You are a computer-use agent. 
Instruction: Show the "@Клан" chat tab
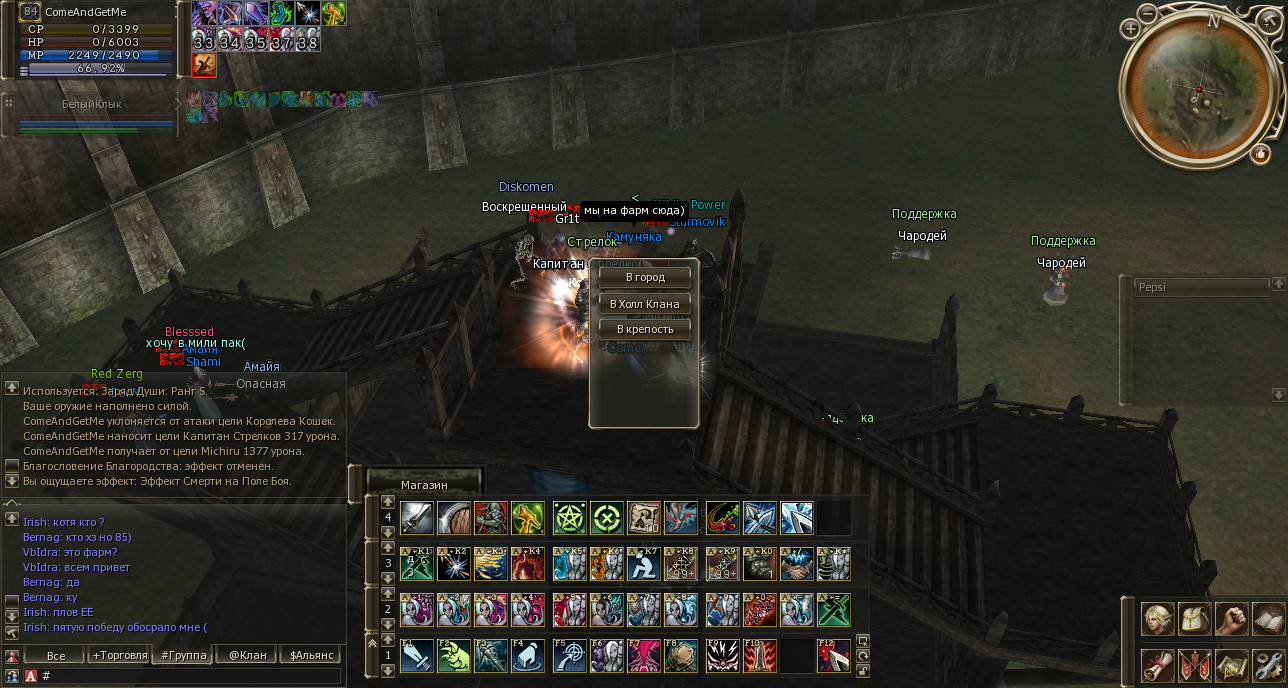pos(247,656)
